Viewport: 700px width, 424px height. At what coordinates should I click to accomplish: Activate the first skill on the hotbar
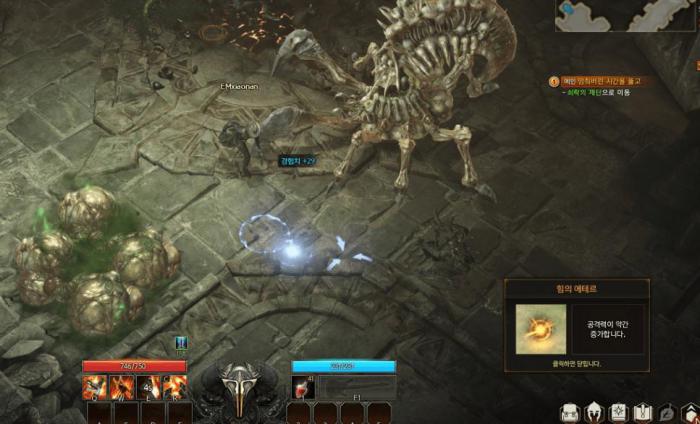coord(96,386)
